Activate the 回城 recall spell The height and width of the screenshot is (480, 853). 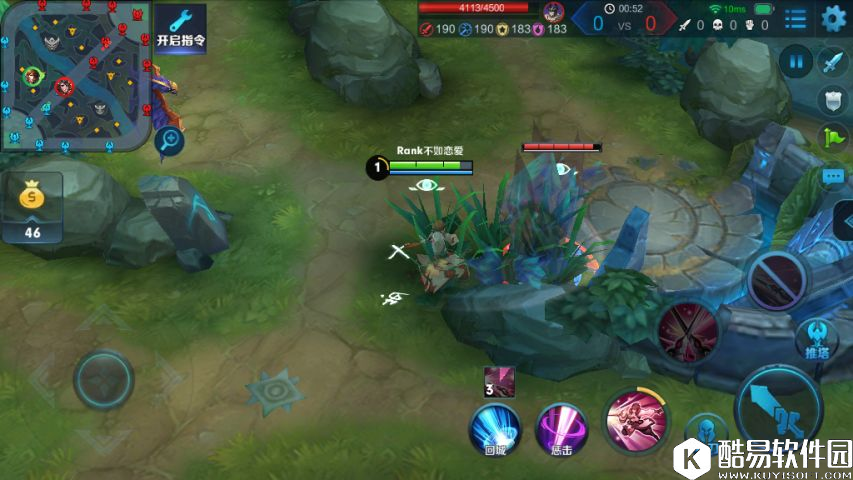495,428
